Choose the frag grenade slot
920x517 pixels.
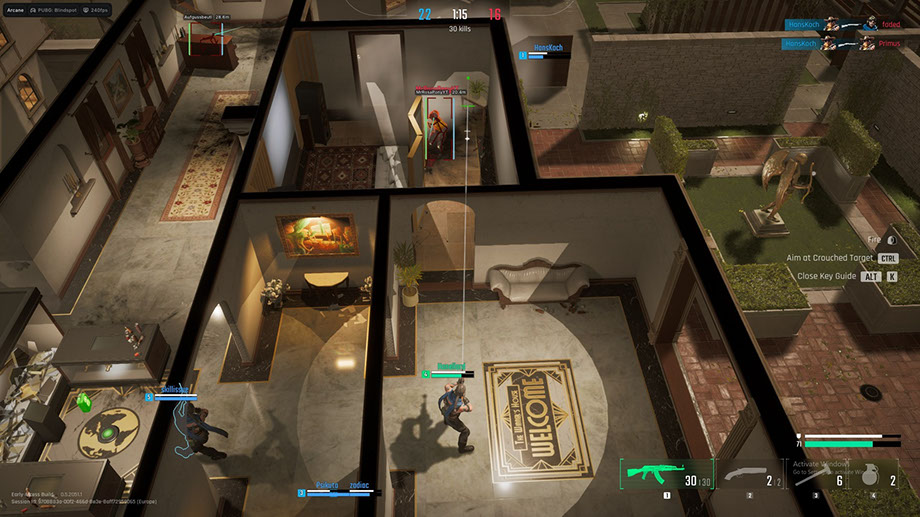878,478
